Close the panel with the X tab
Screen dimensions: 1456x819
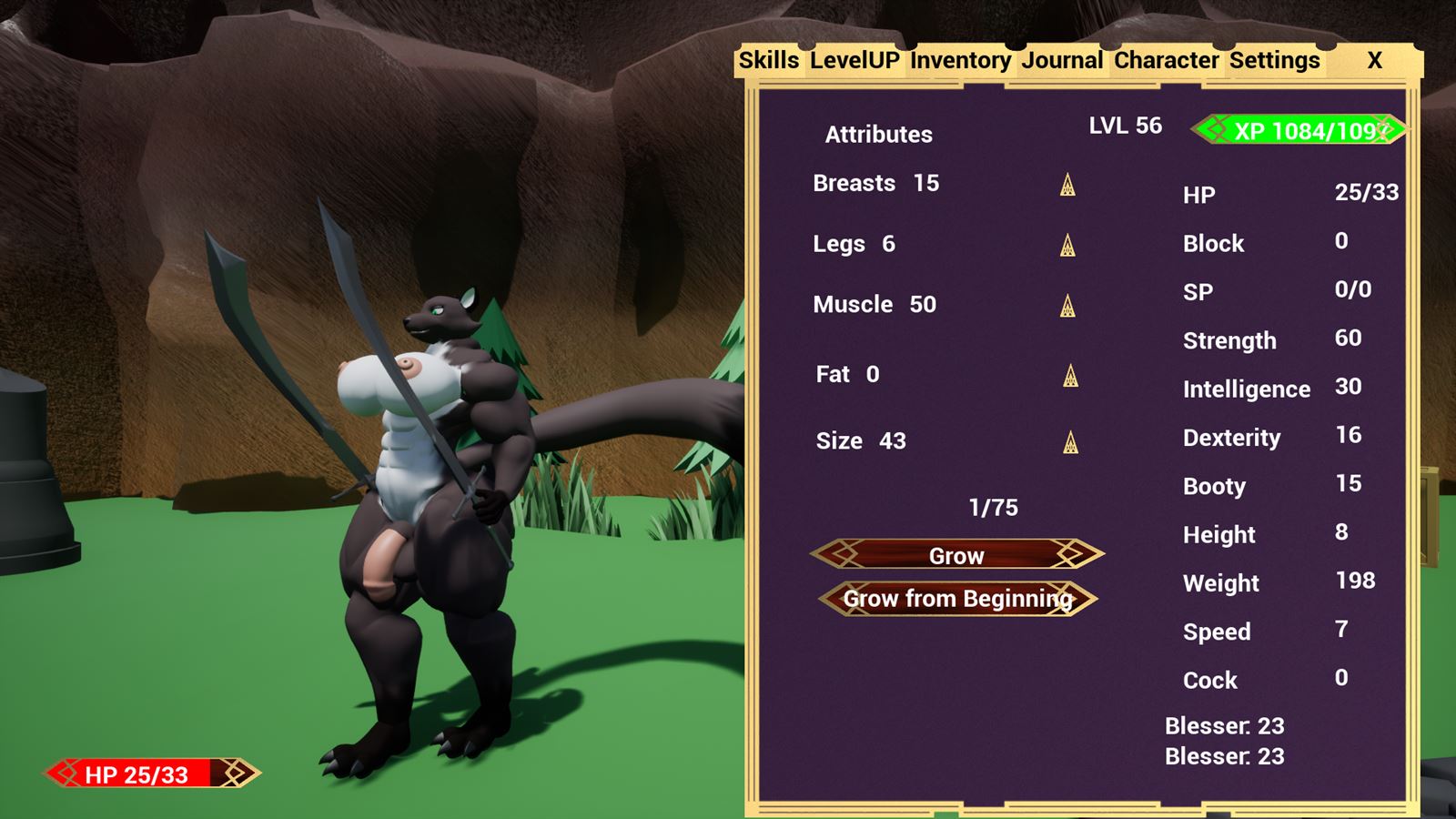click(x=1372, y=60)
